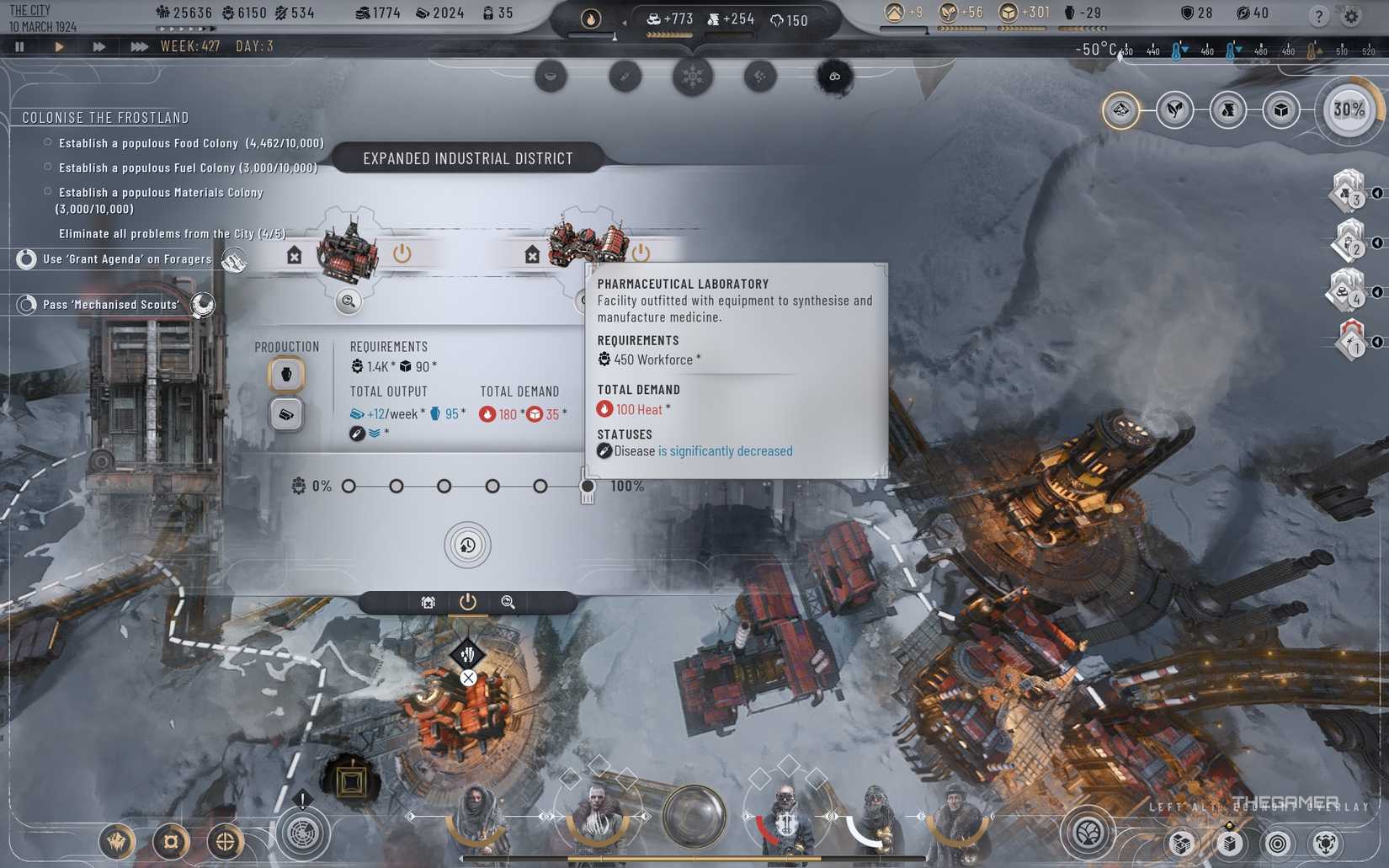Select the materials cube lens icon
Image resolution: width=1389 pixels, height=868 pixels.
[x=1280, y=109]
